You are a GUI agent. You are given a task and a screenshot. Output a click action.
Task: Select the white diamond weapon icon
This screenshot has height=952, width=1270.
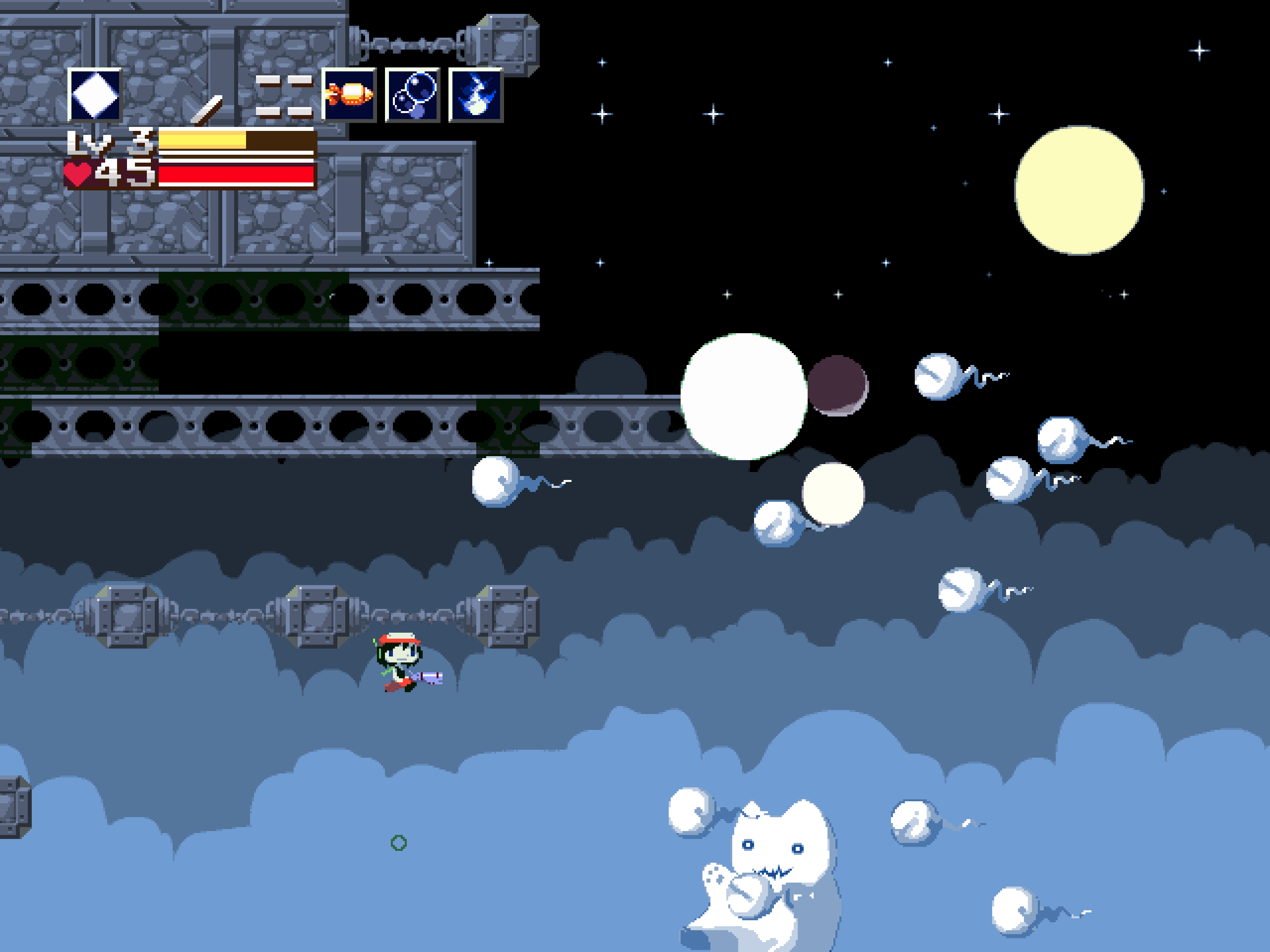pos(95,95)
